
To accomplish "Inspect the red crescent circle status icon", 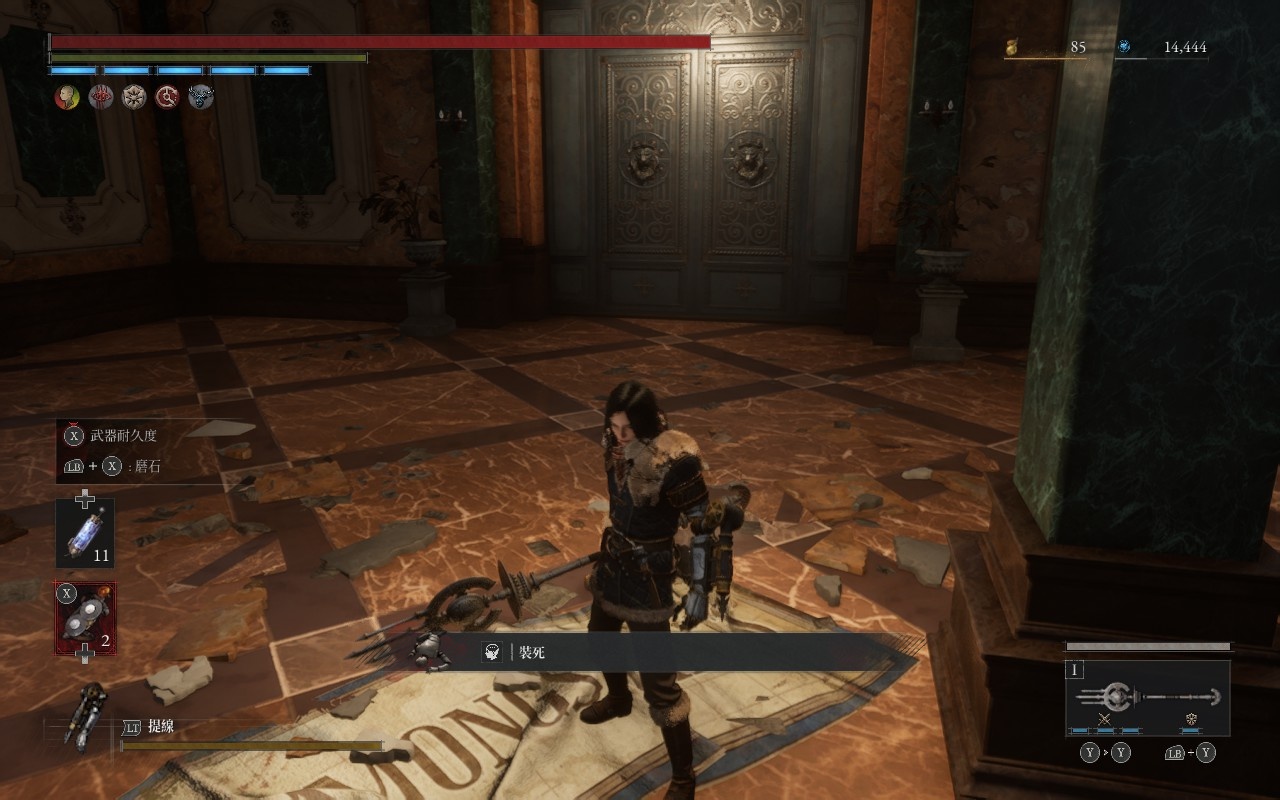I will [167, 97].
